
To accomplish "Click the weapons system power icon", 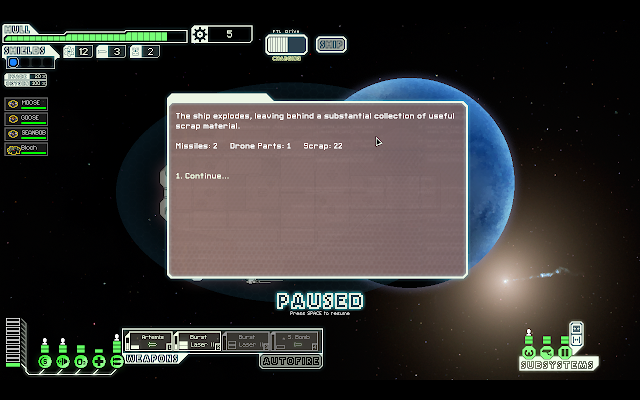I will pyautogui.click(x=116, y=361).
